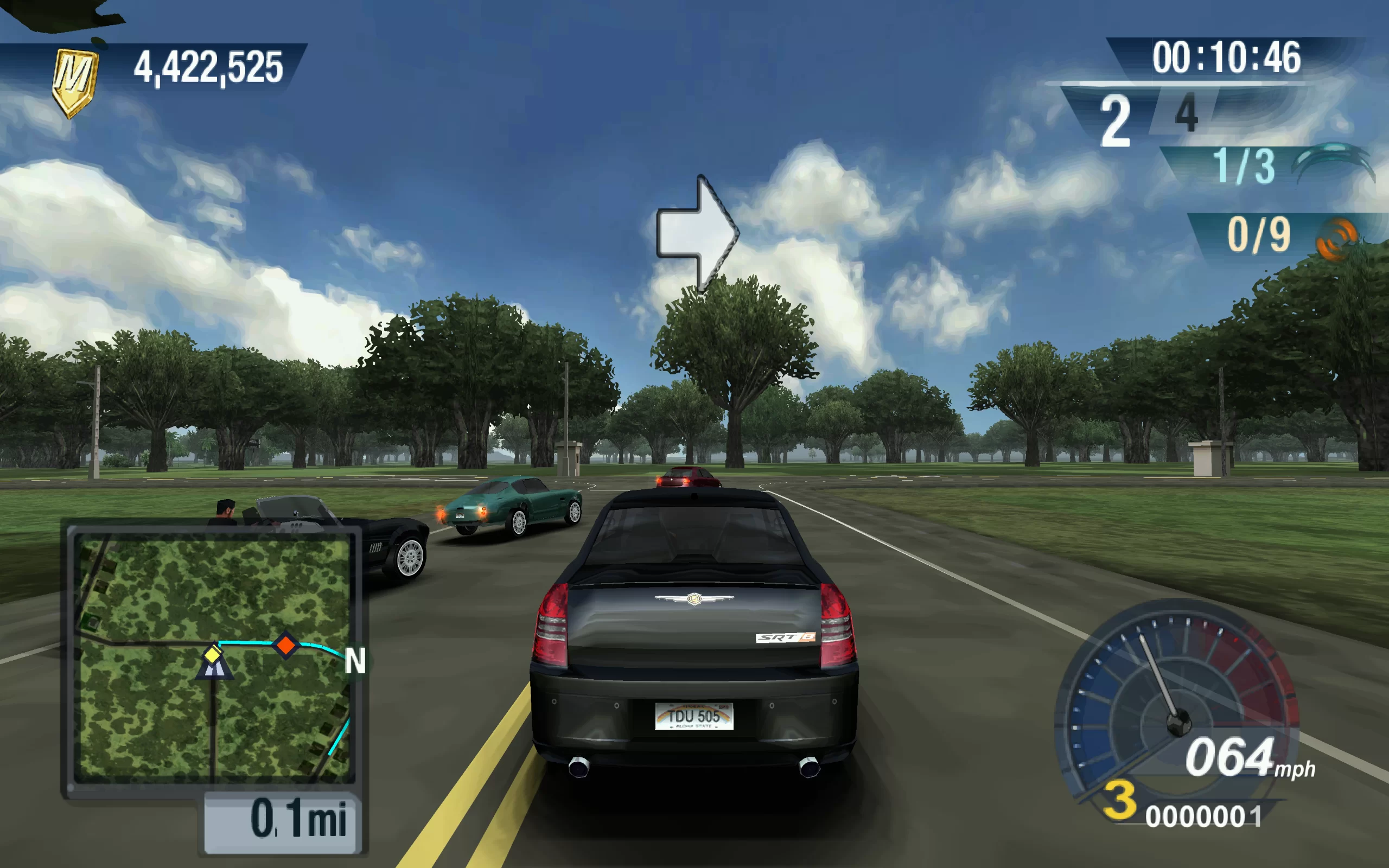The height and width of the screenshot is (868, 1389).
Task: Select the orange checkpoint marker on the minimap
Action: 285,644
